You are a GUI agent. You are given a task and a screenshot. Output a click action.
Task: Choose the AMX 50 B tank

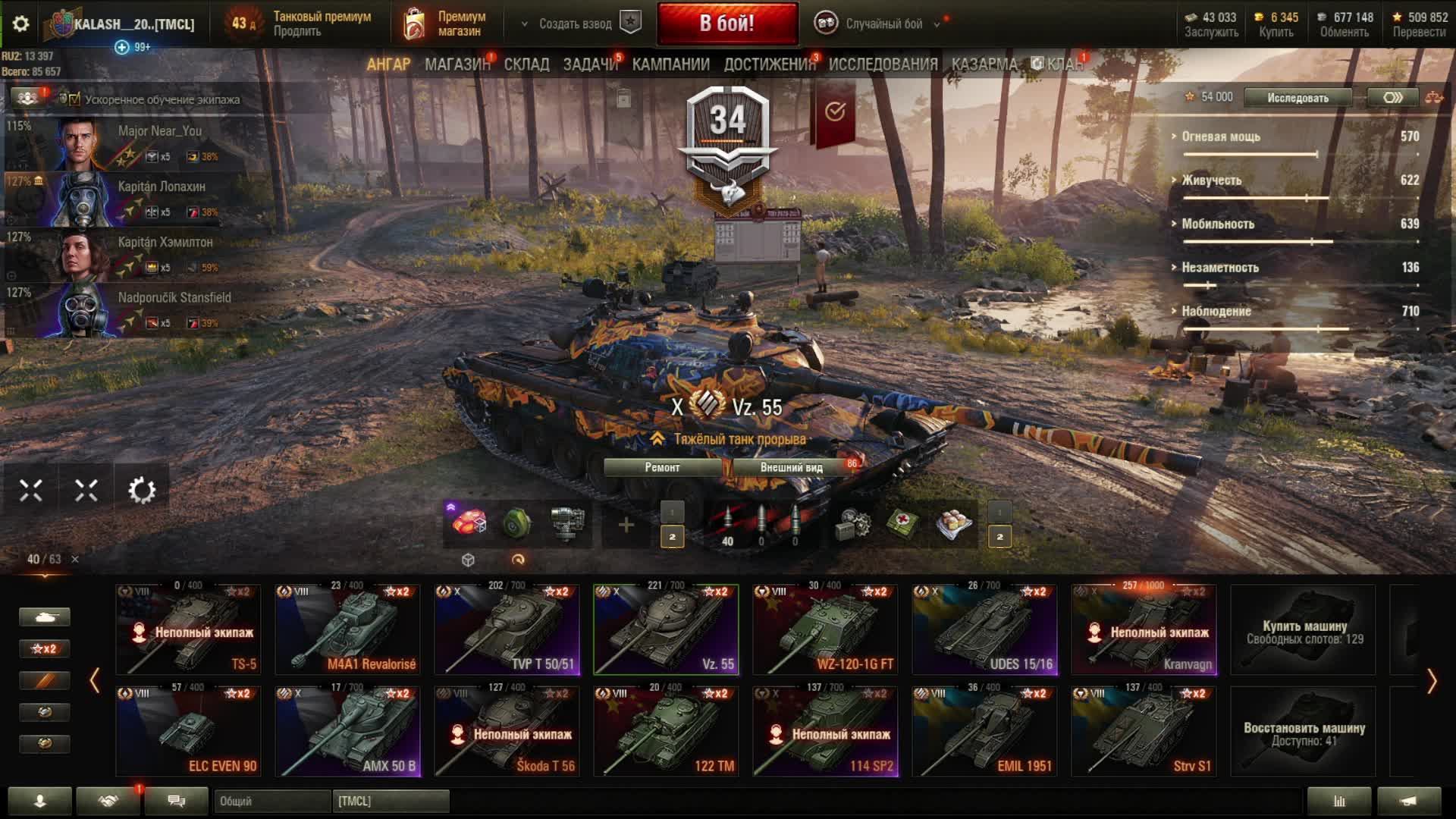tap(347, 731)
